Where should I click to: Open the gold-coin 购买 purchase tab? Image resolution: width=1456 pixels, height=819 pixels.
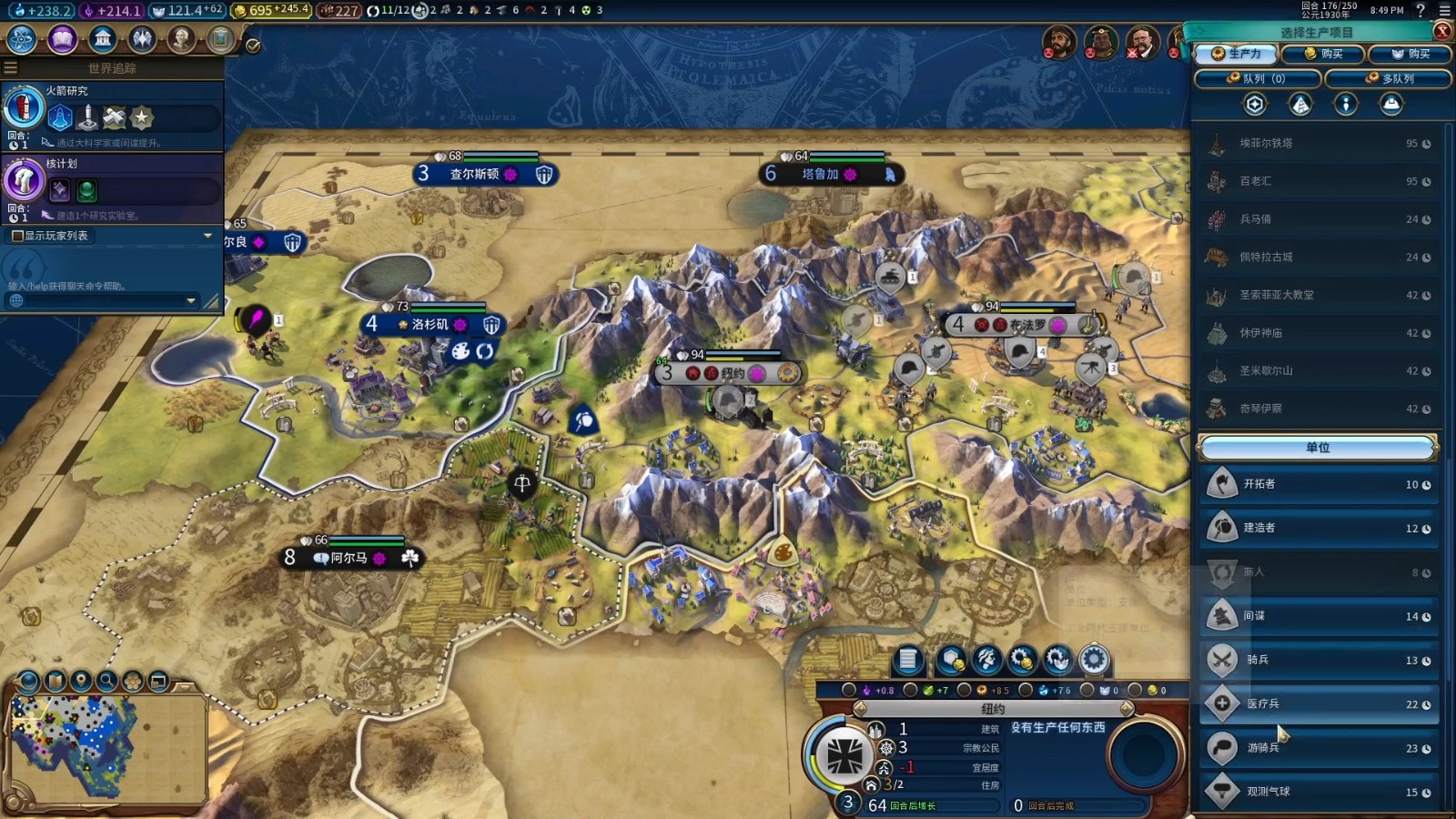point(1323,54)
